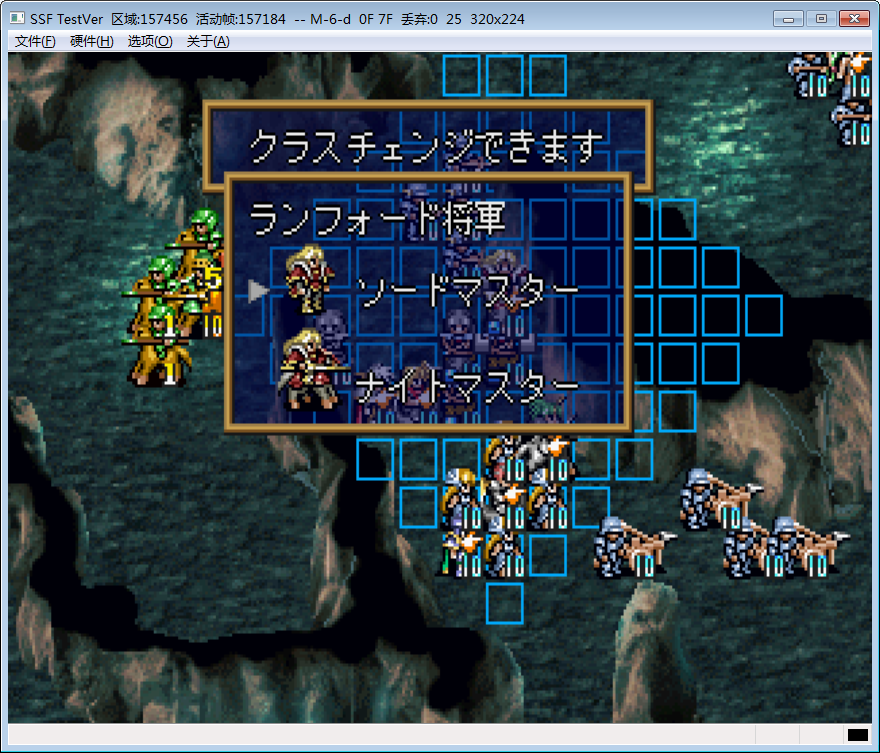Open the 文件(F) menu
Image resolution: width=880 pixels, height=753 pixels.
click(36, 41)
